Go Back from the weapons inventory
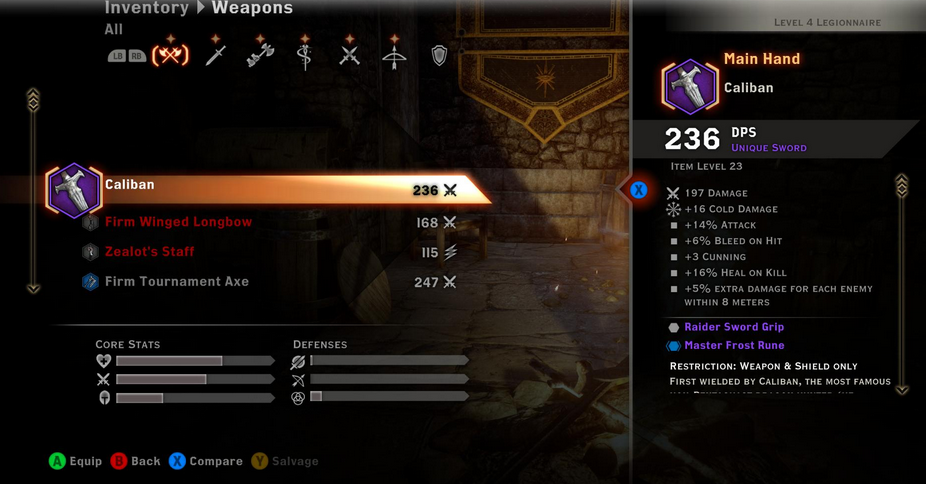926x484 pixels. (135, 461)
